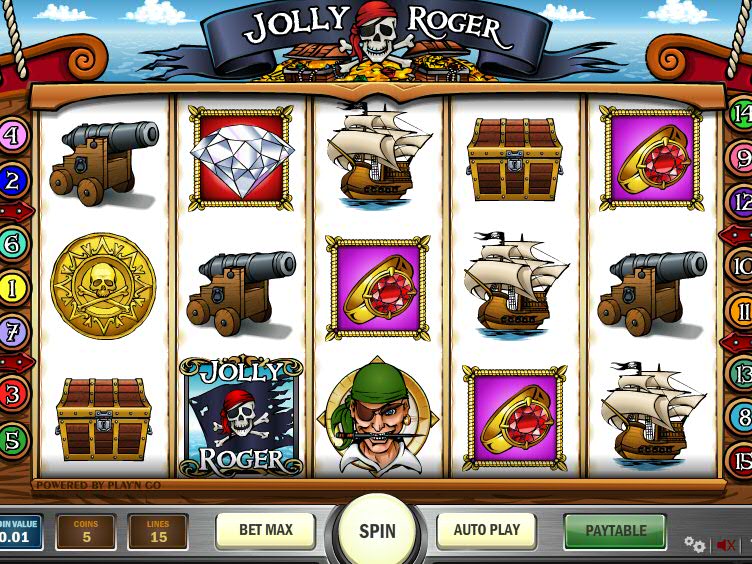The height and width of the screenshot is (564, 752).
Task: Select the yellow payline 1 marker
Action: tap(12, 290)
